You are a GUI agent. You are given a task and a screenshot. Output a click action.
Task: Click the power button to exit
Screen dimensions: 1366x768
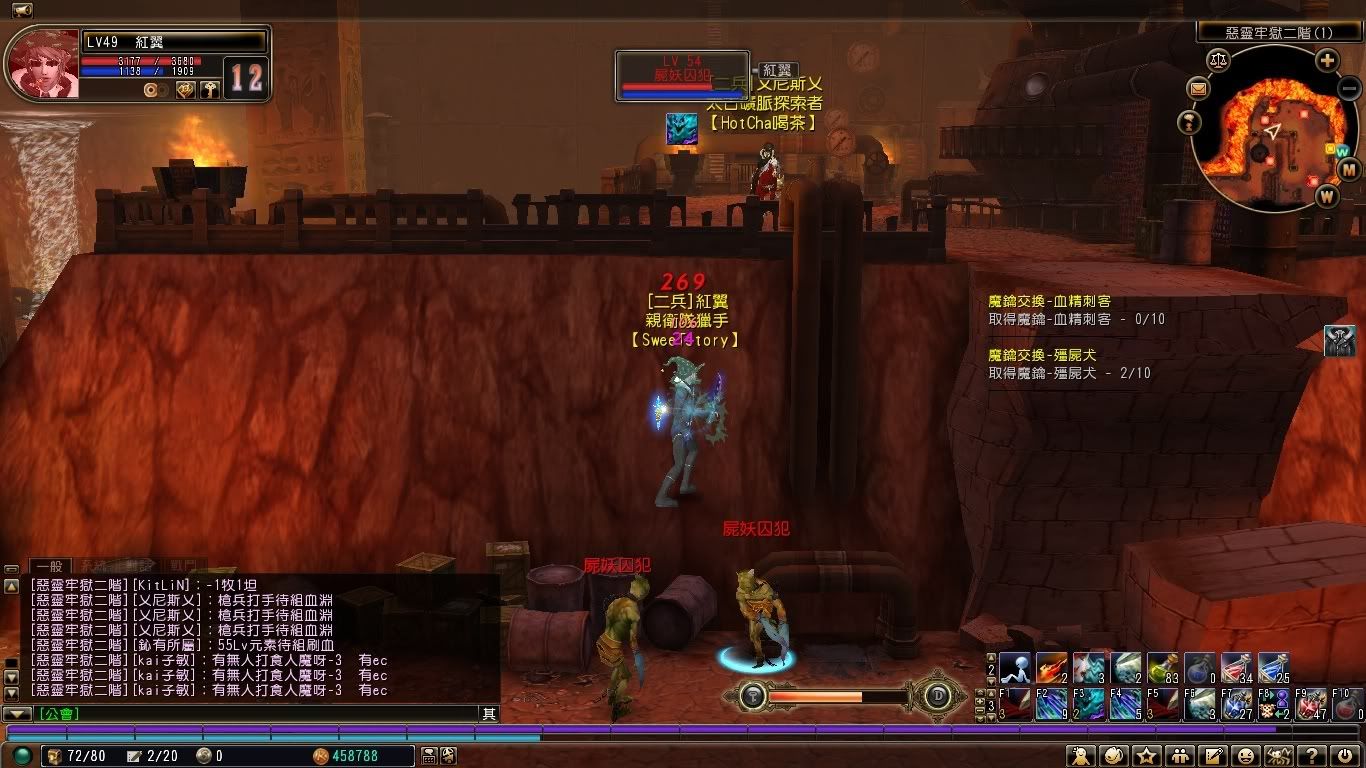point(1346,756)
